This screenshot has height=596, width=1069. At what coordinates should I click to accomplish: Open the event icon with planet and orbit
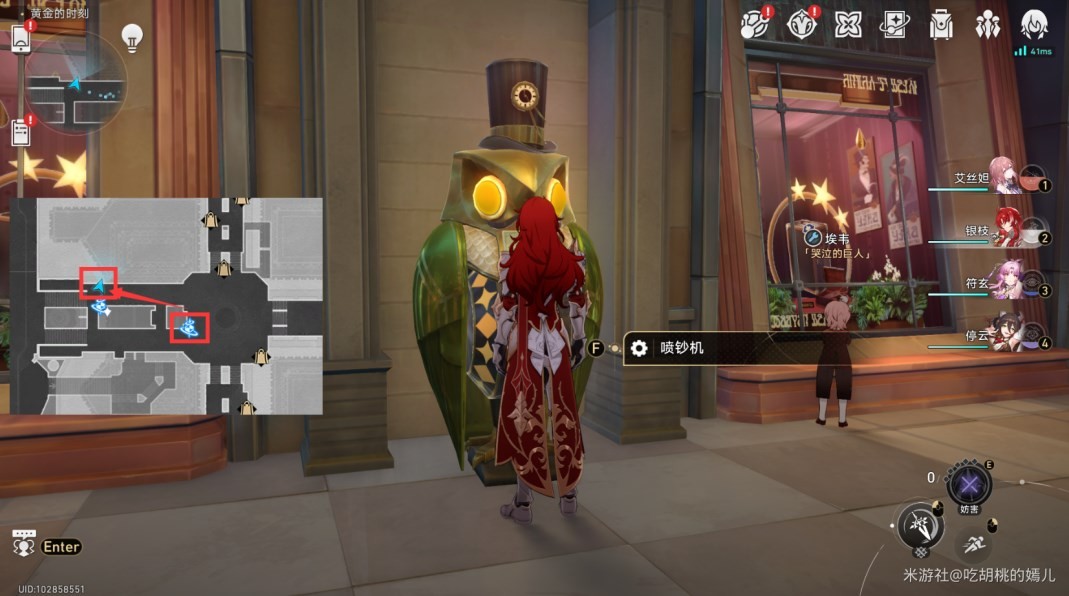[757, 24]
